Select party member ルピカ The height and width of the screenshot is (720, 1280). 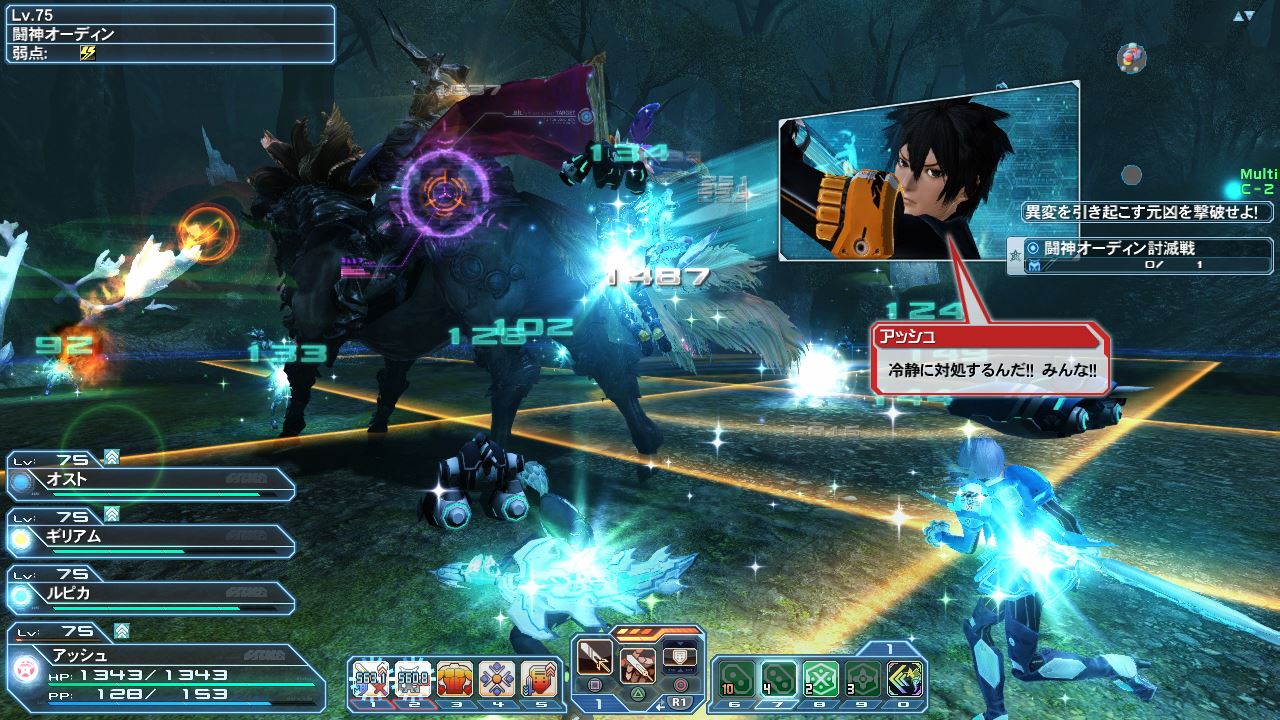150,595
